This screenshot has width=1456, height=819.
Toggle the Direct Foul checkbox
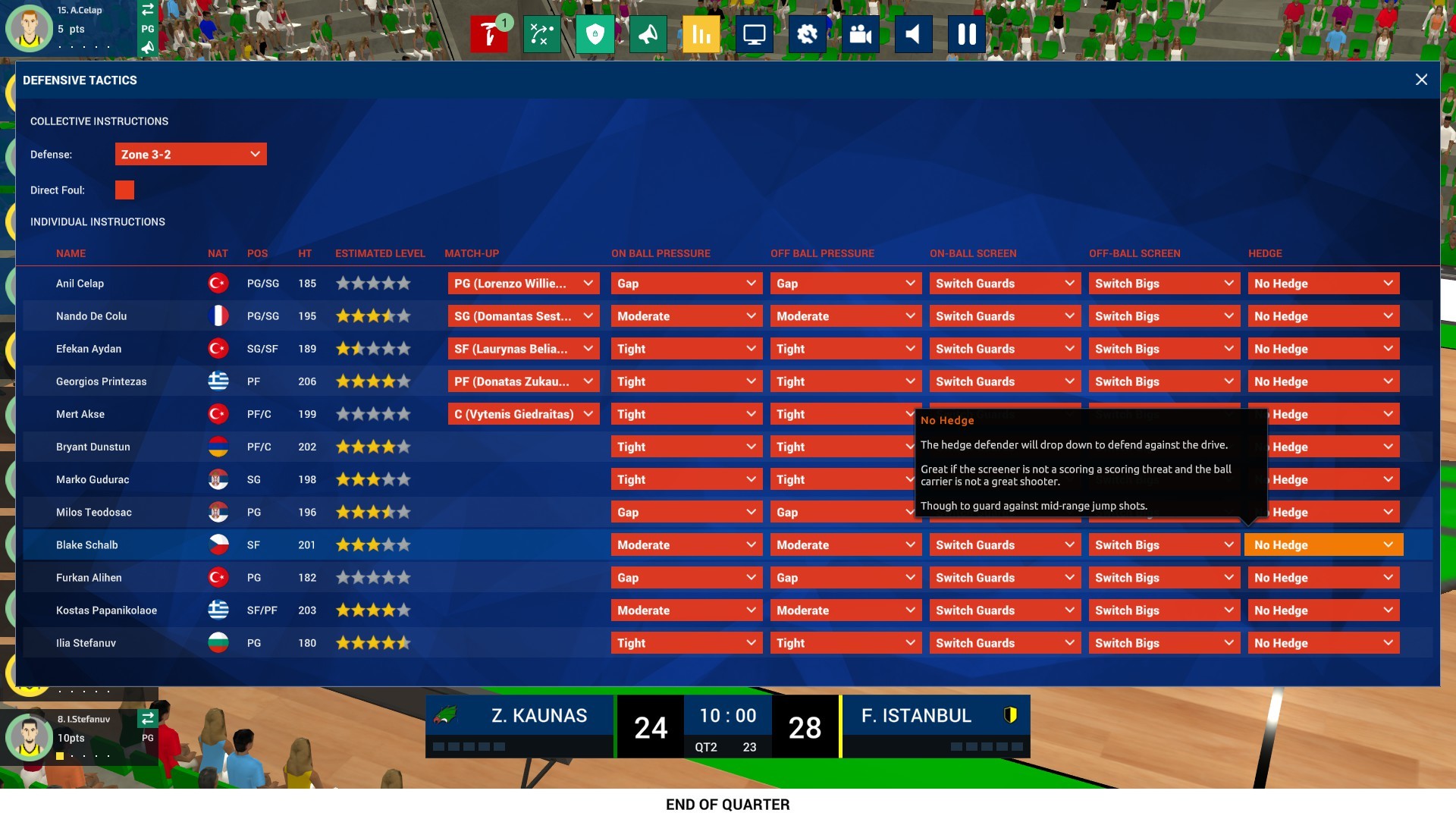[124, 190]
